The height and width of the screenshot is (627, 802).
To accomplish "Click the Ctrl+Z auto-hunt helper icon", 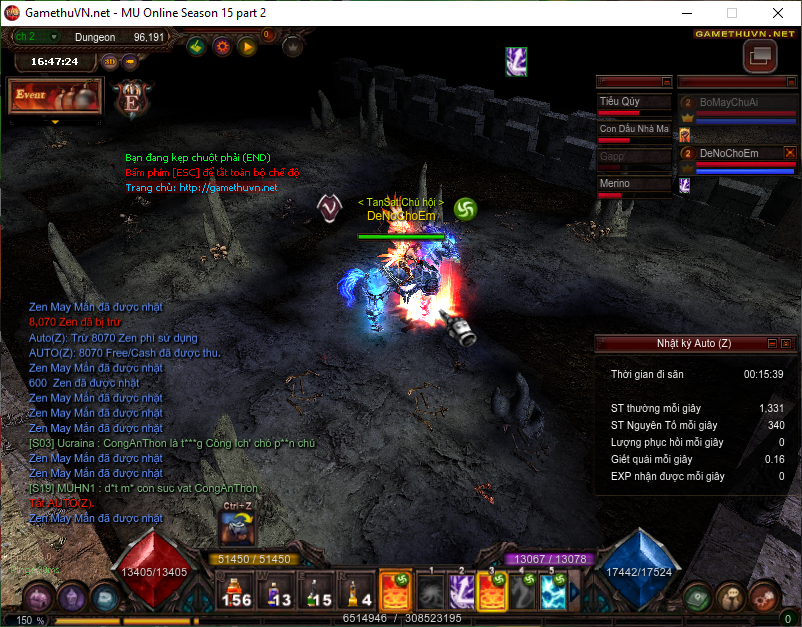I will pyautogui.click(x=235, y=531).
